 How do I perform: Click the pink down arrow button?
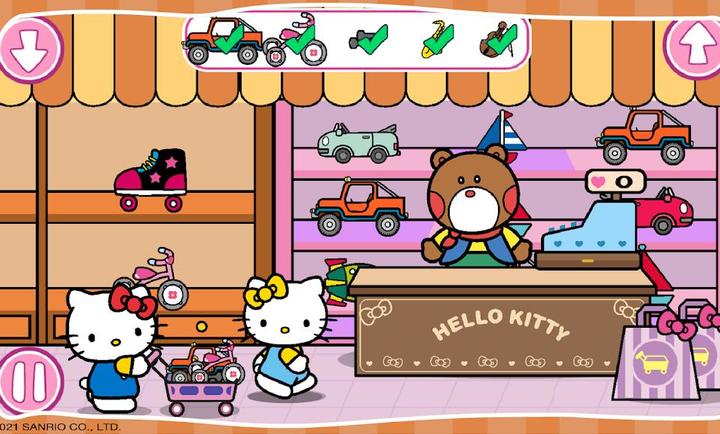click(28, 45)
